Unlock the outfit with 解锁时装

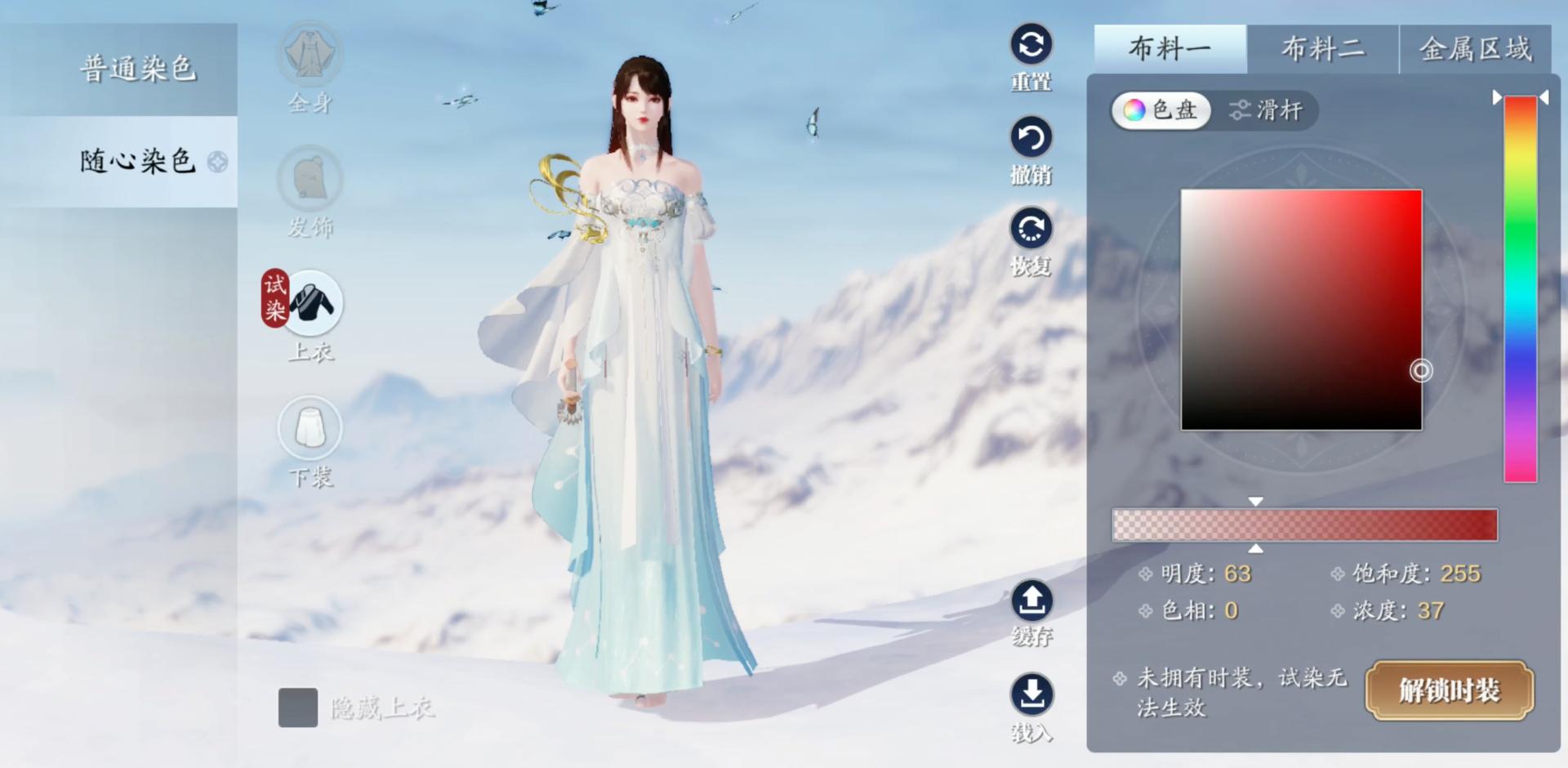click(1449, 690)
